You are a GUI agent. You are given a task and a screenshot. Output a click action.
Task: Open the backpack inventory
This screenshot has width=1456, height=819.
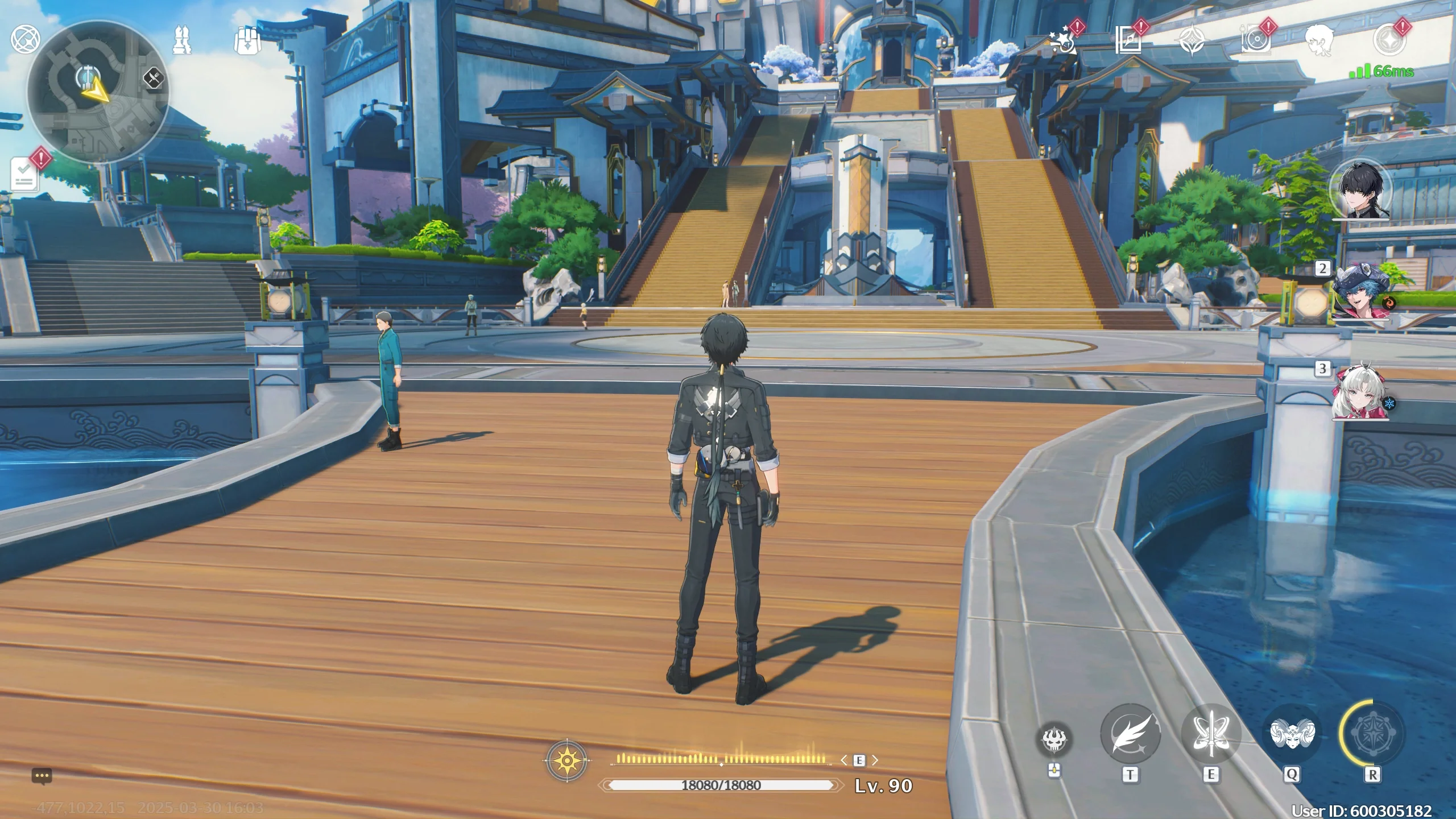point(247,40)
